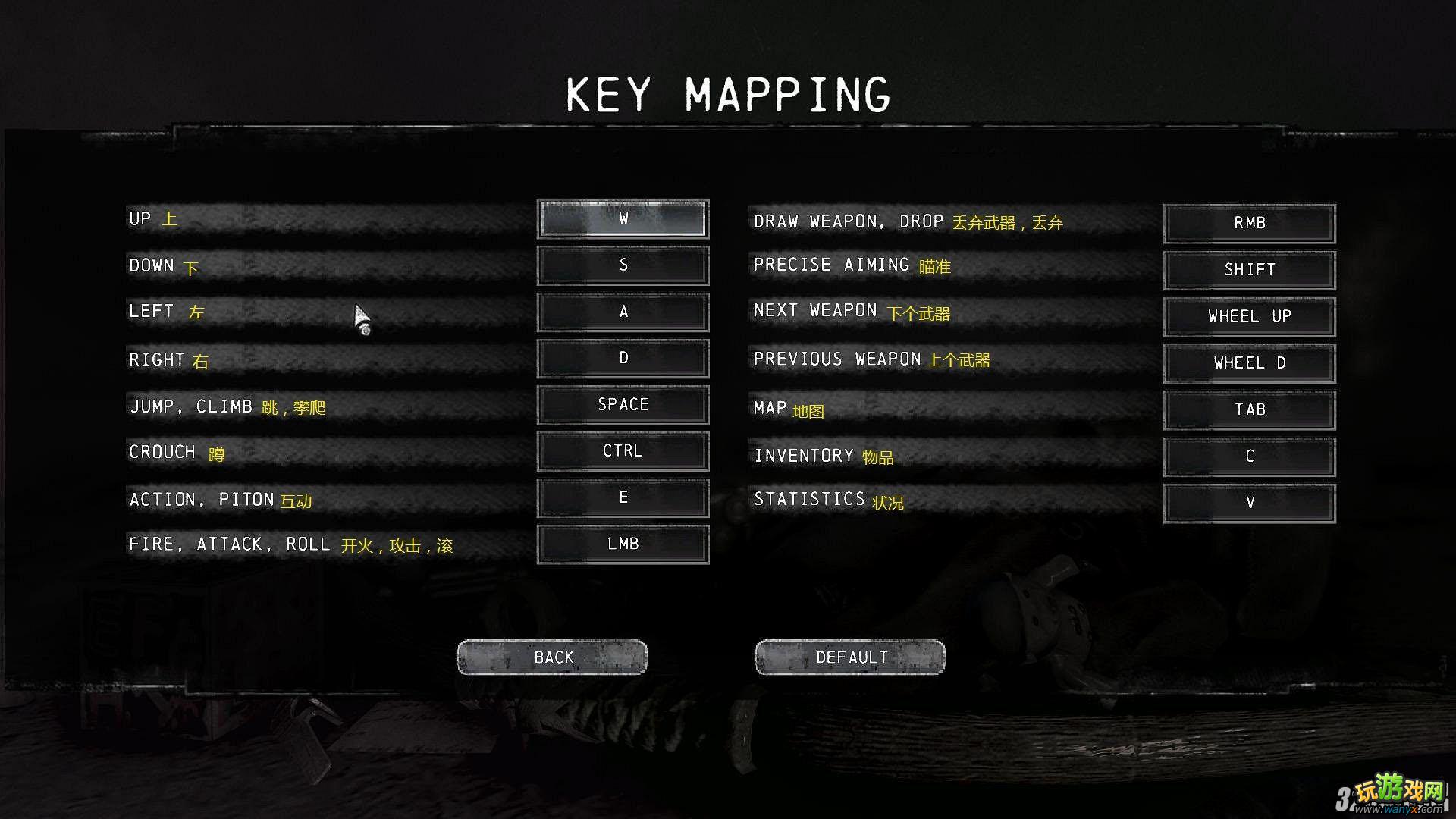Change Precise Aiming binding SHIFT
The width and height of the screenshot is (1456, 819).
[1250, 270]
